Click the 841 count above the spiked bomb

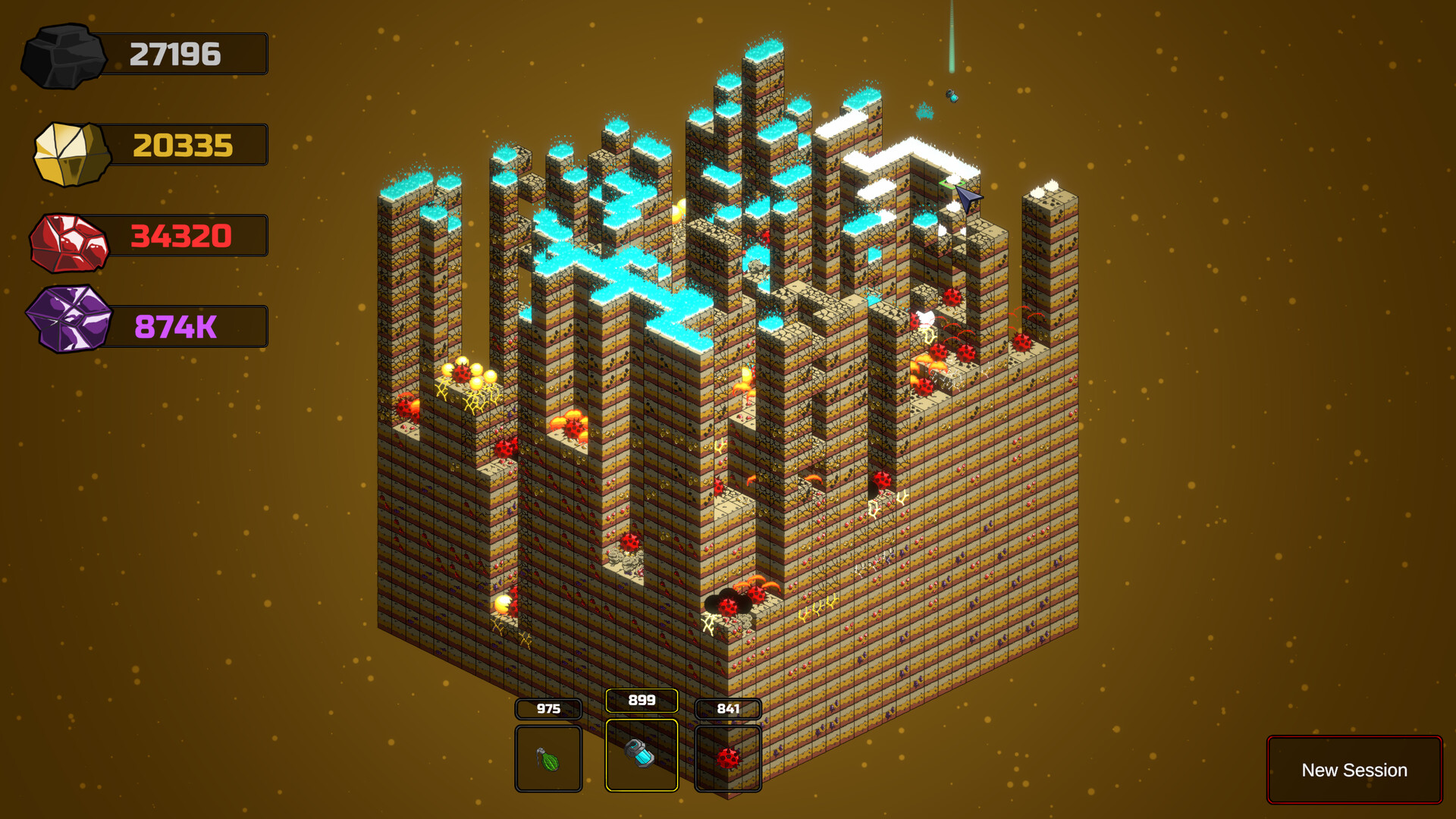[x=728, y=709]
